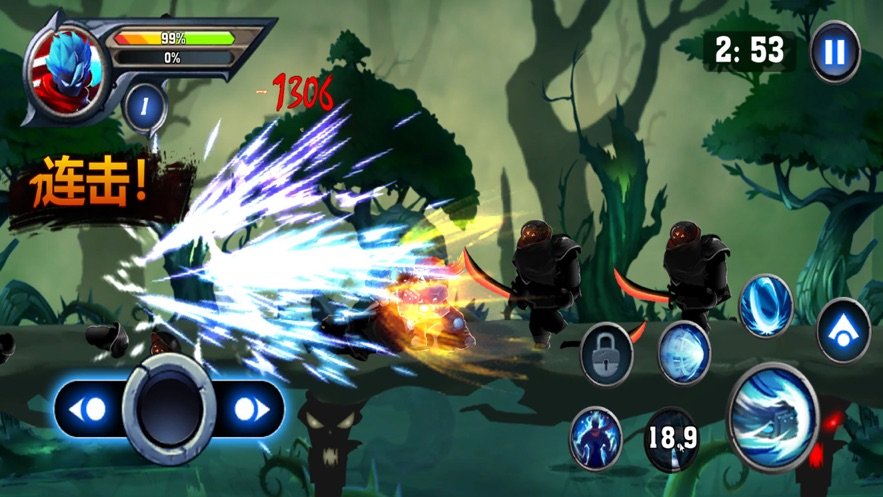Tap the large main slash attack button

pos(773,416)
